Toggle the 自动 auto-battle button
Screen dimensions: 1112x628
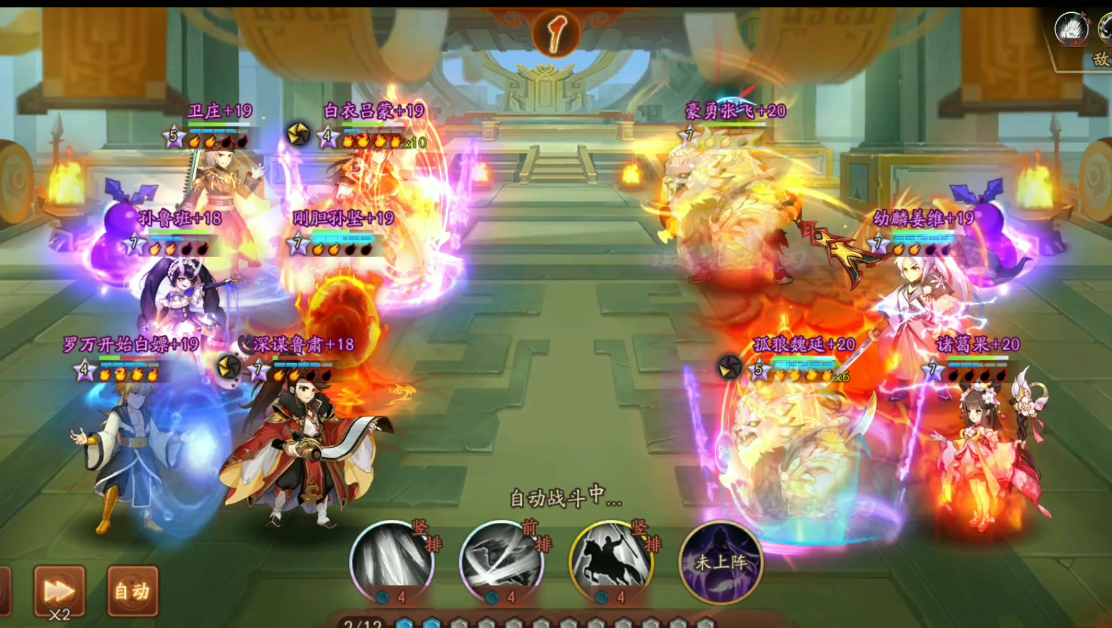132,591
